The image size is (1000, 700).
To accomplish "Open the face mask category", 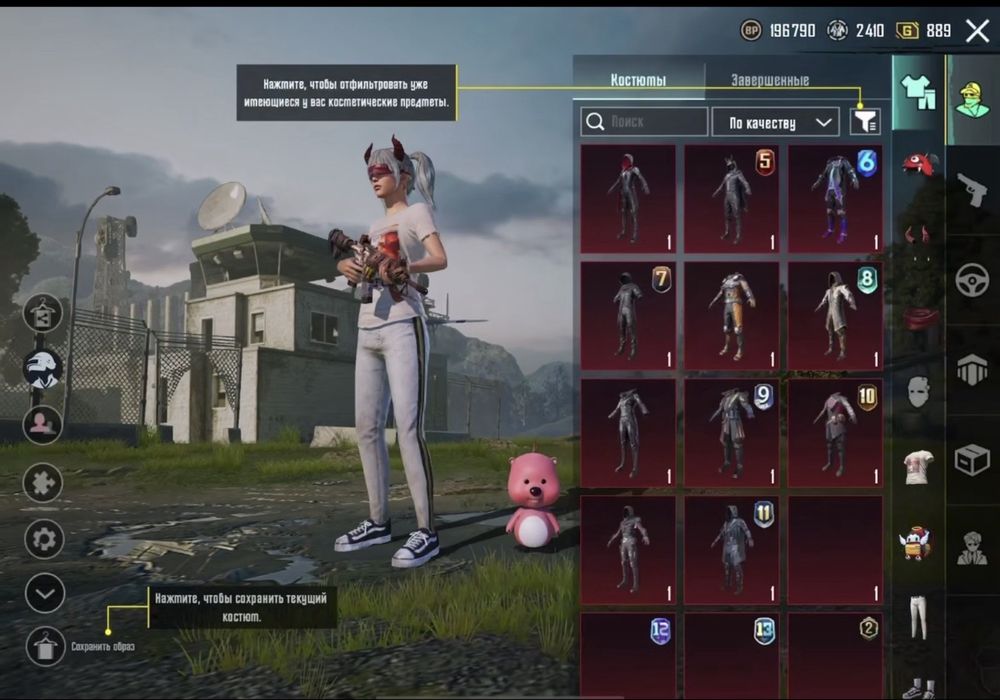I will click(x=918, y=392).
